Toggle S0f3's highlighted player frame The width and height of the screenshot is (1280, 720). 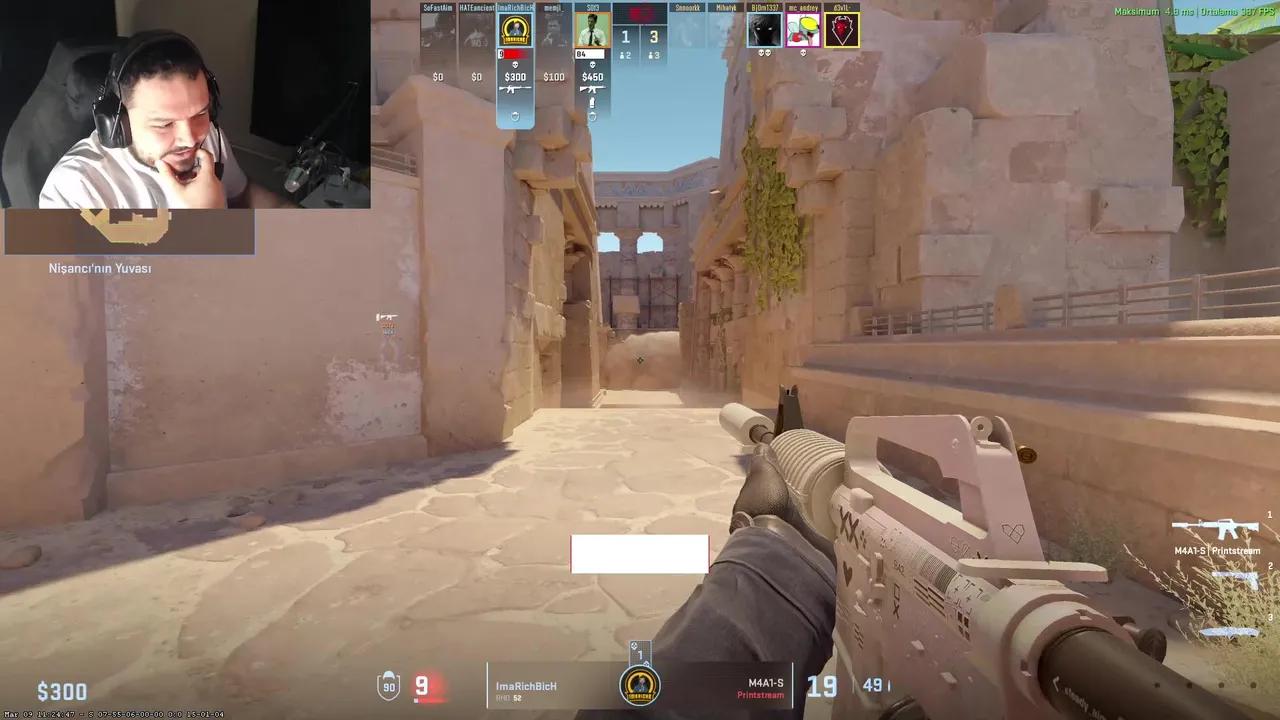(592, 29)
